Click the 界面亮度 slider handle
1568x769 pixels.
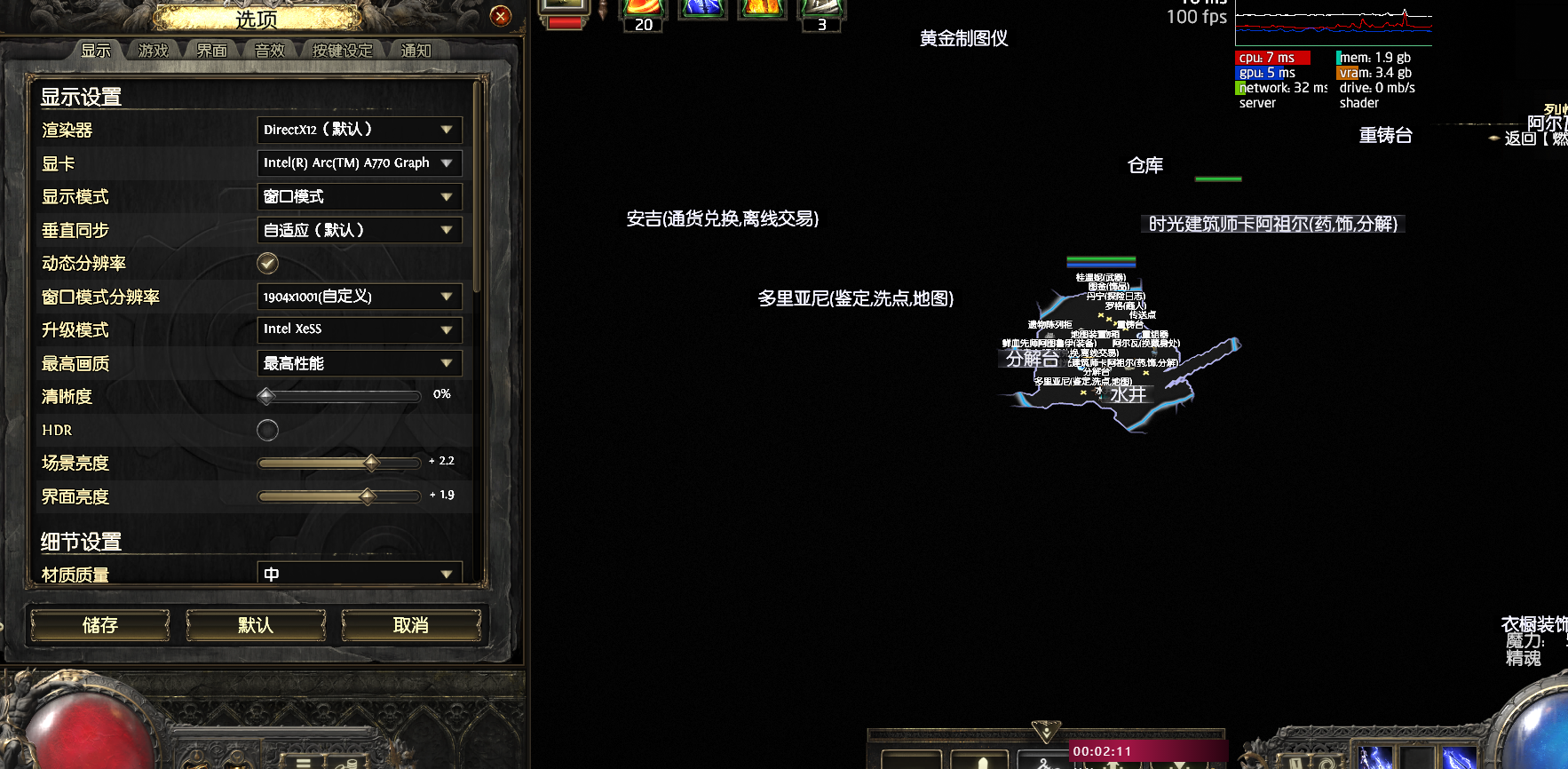pos(368,496)
